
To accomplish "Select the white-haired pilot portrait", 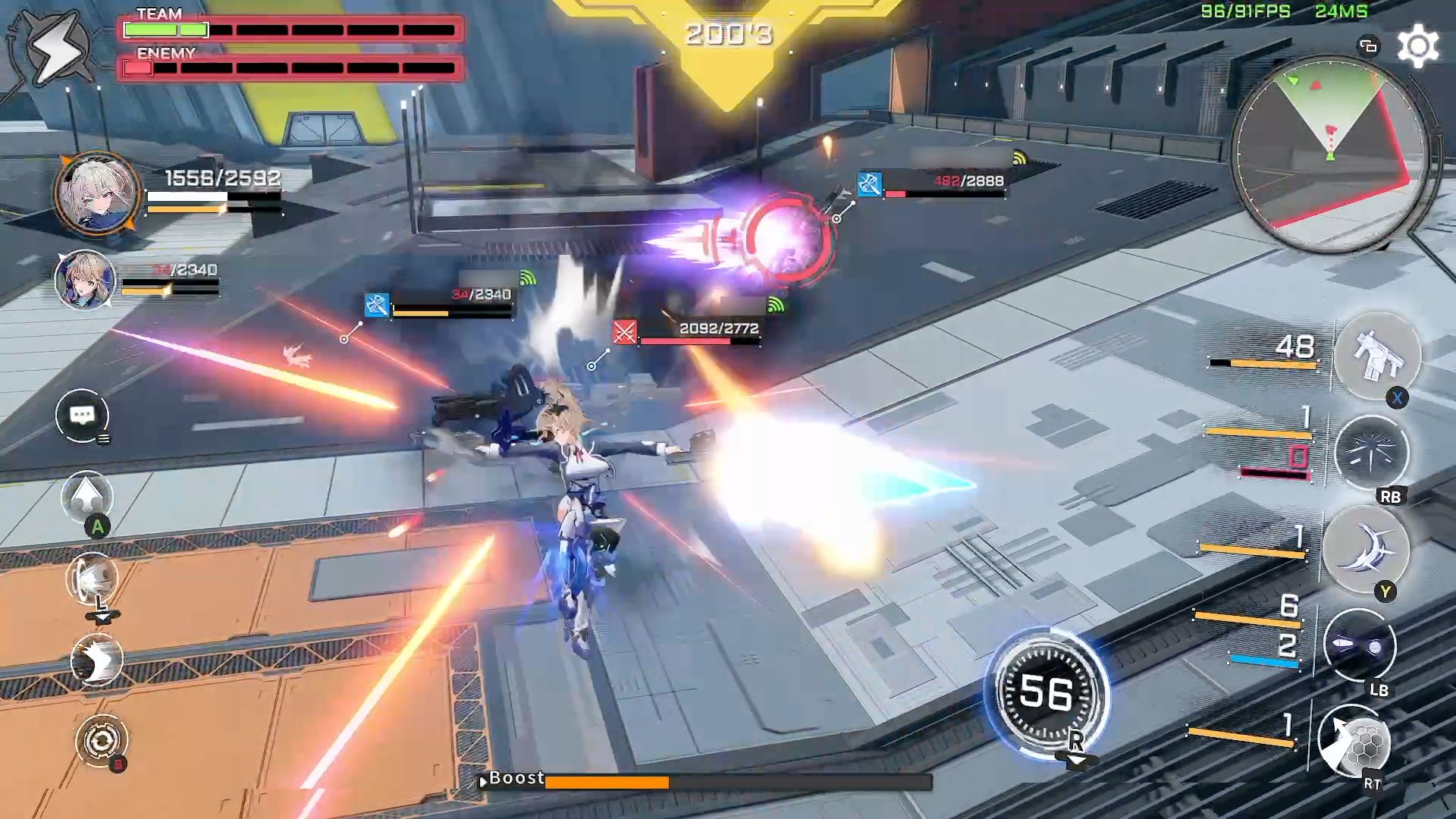I will 96,193.
